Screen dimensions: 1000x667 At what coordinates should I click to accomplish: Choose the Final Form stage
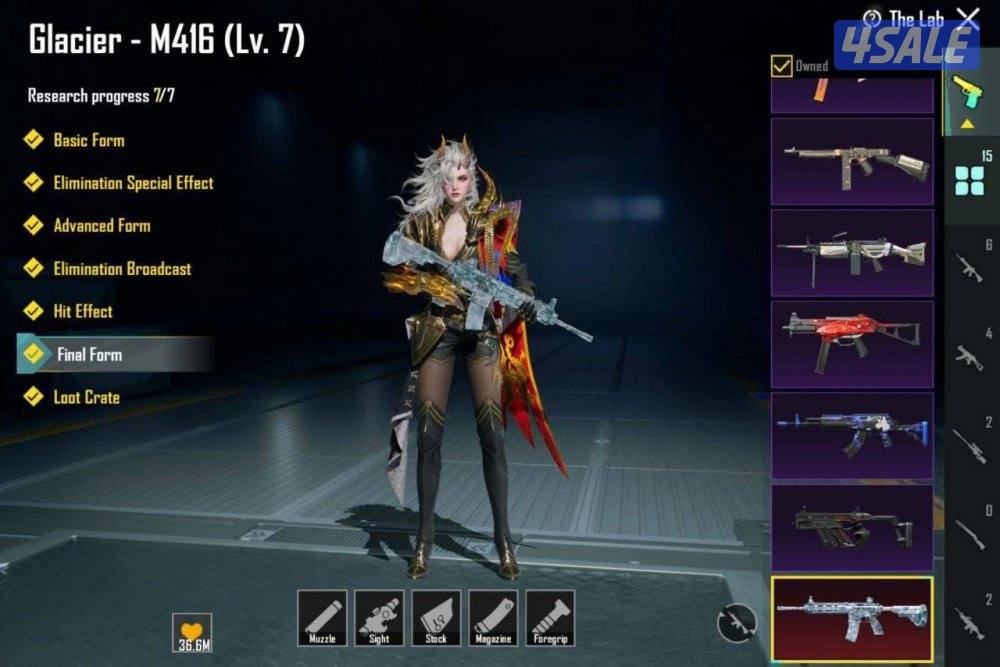click(x=89, y=354)
